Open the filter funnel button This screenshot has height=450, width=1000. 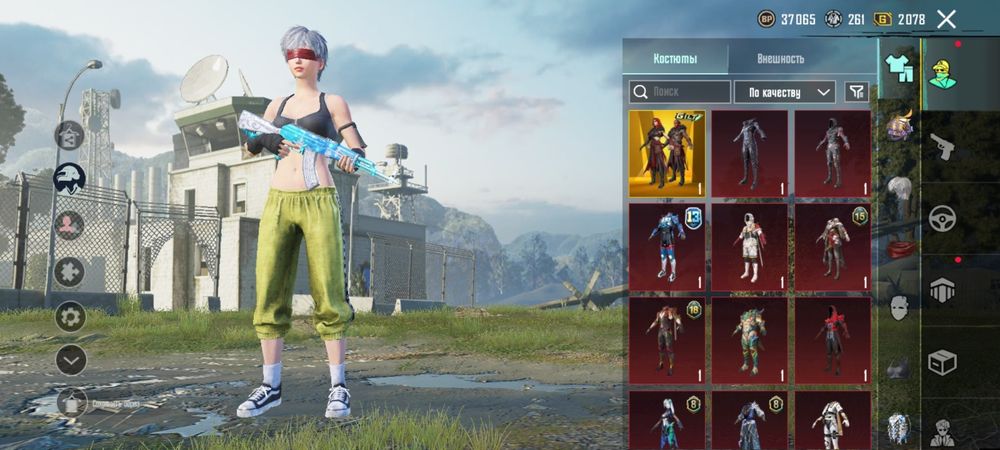click(856, 92)
